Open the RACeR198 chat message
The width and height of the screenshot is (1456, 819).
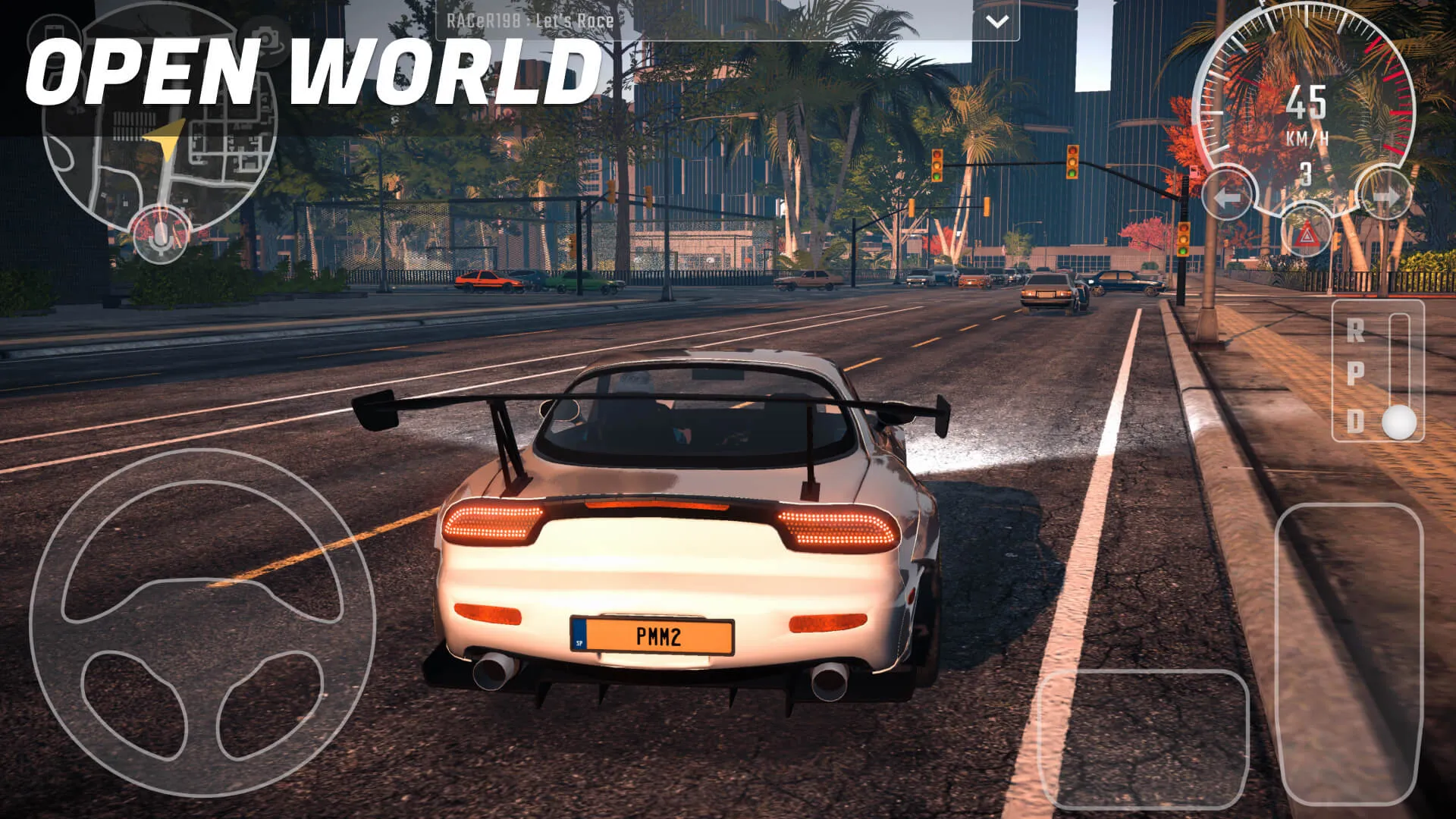pyautogui.click(x=531, y=20)
